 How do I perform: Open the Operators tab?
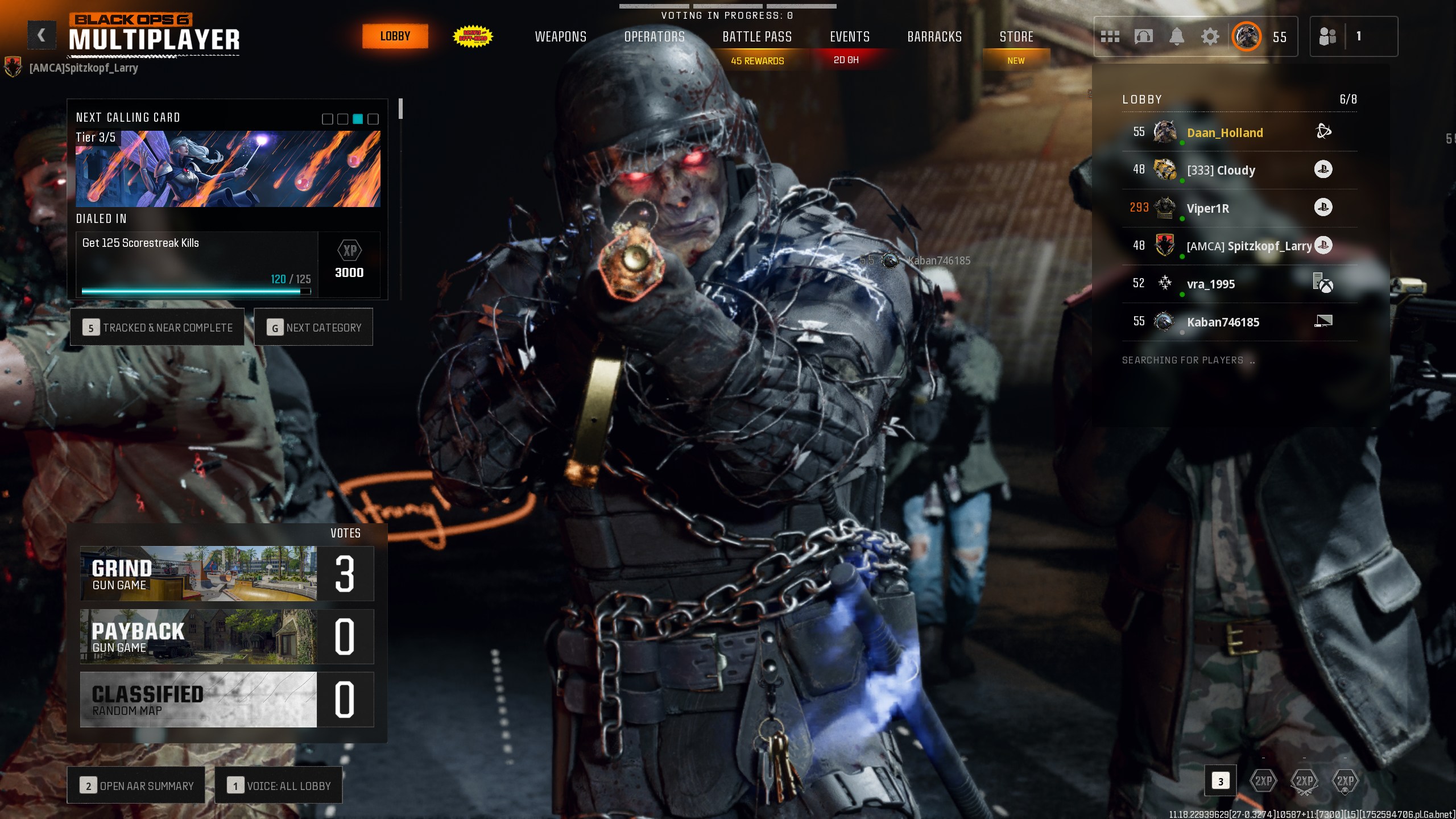tap(654, 37)
